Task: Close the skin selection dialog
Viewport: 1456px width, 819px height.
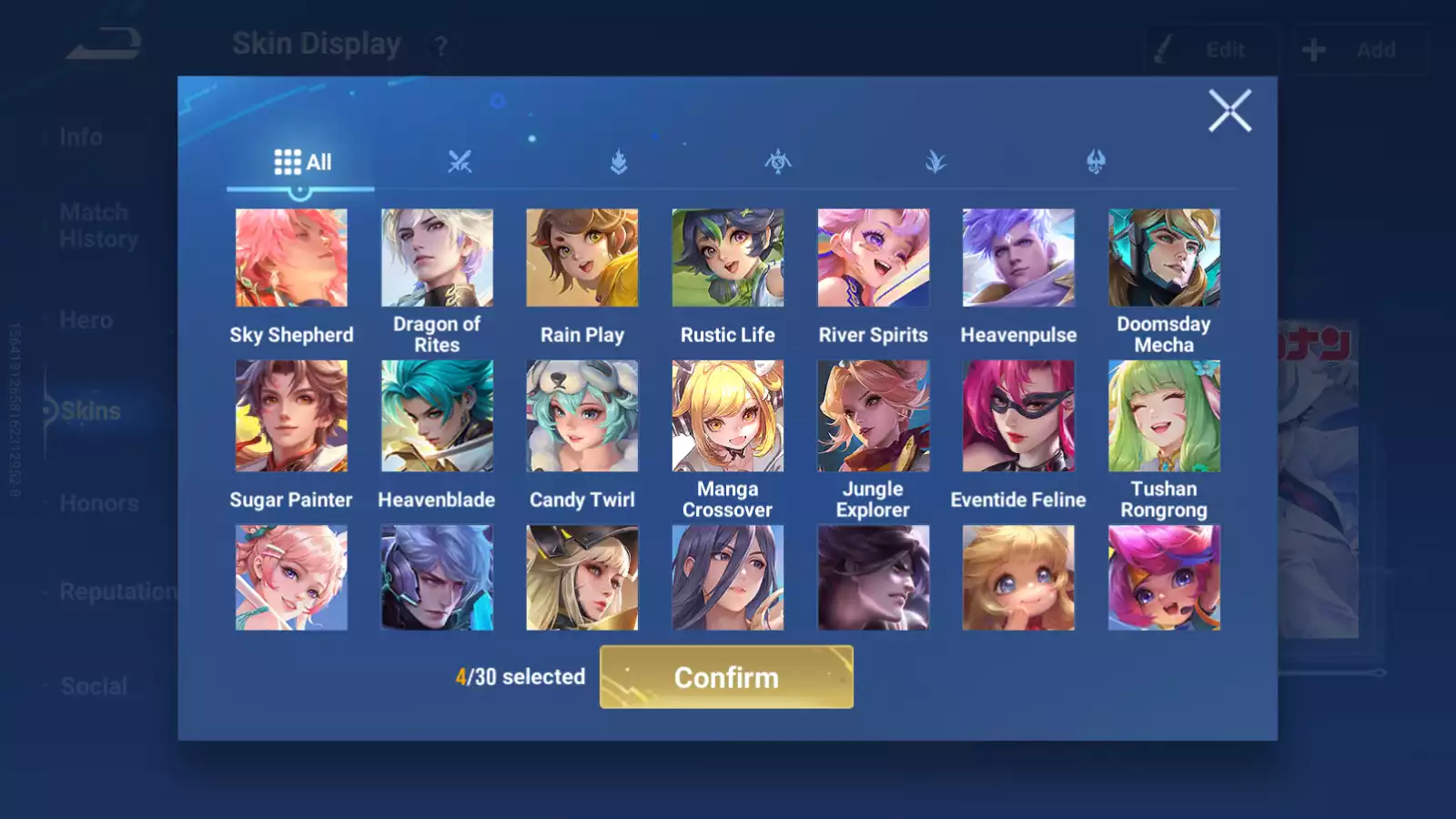Action: pos(1229,111)
